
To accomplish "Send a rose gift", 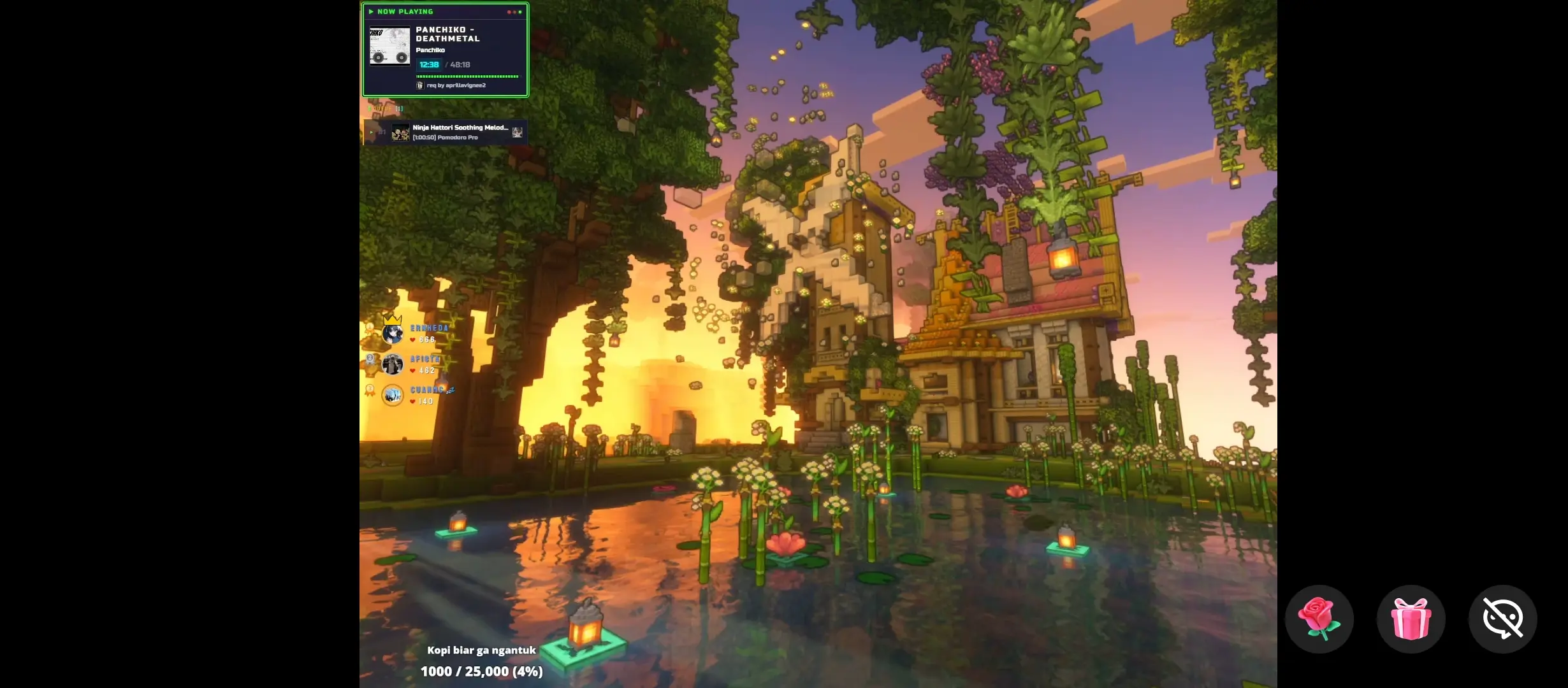I will (1319, 619).
